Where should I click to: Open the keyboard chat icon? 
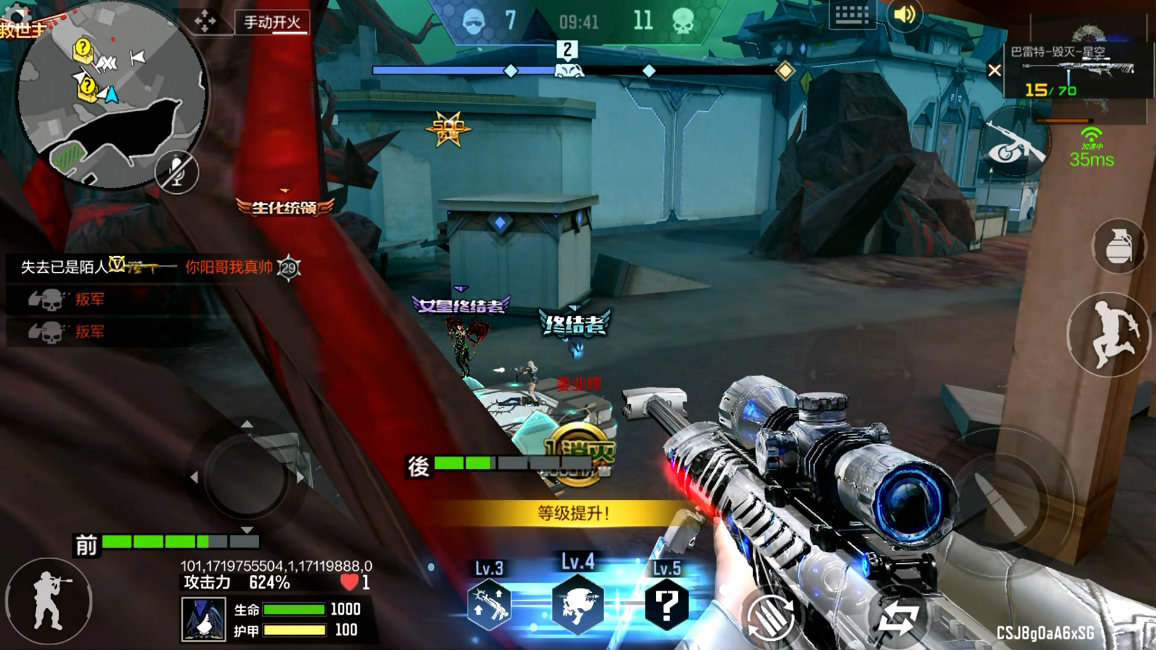pos(852,15)
